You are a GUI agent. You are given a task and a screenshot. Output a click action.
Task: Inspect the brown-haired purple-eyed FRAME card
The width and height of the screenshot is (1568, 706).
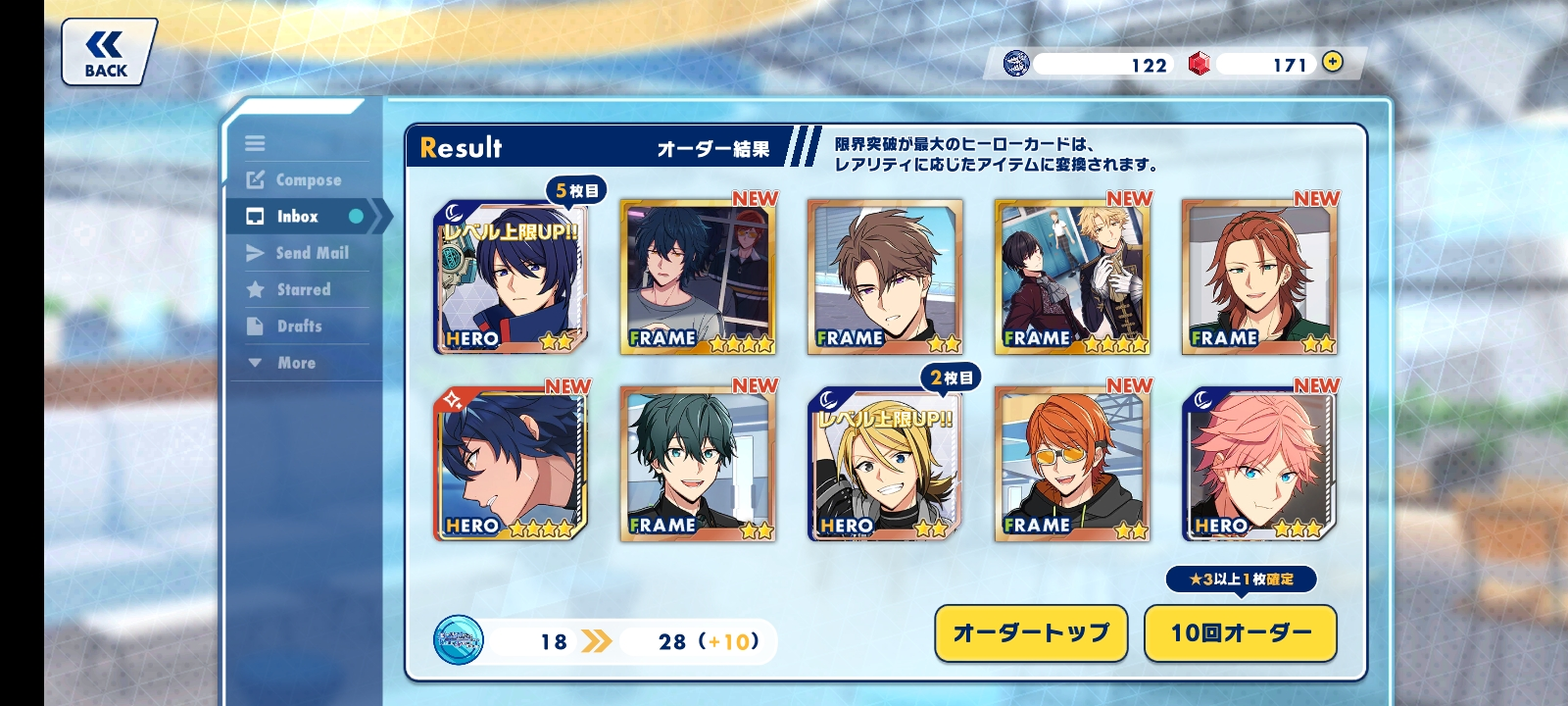pyautogui.click(x=885, y=277)
